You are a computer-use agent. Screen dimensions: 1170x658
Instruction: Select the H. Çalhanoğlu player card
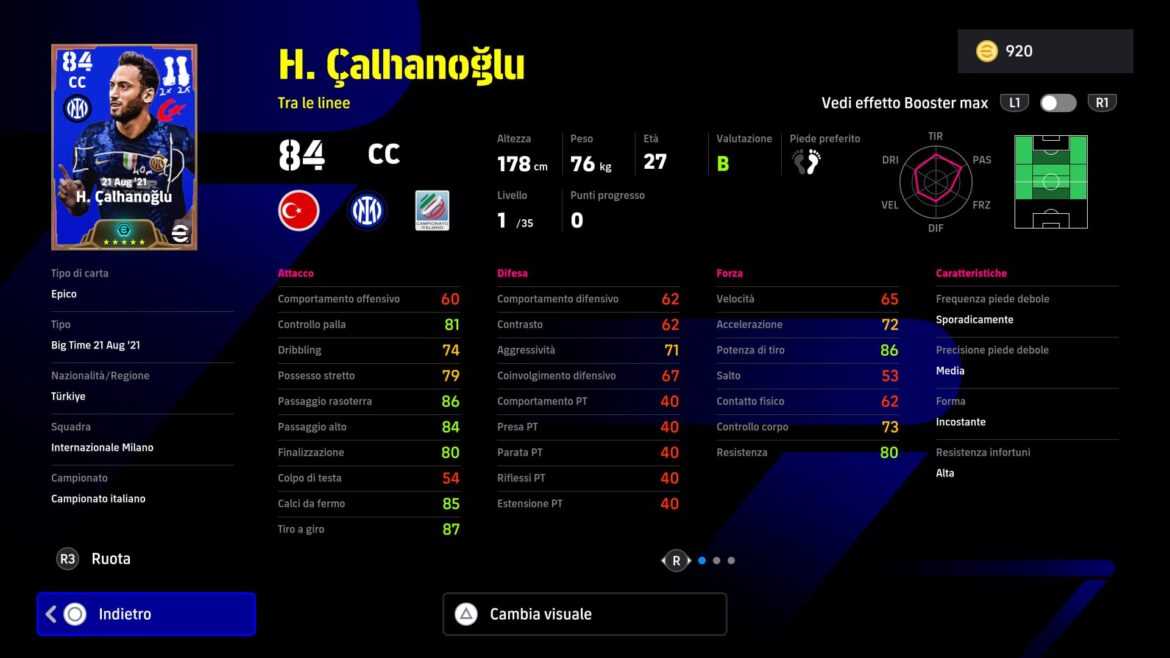(124, 147)
